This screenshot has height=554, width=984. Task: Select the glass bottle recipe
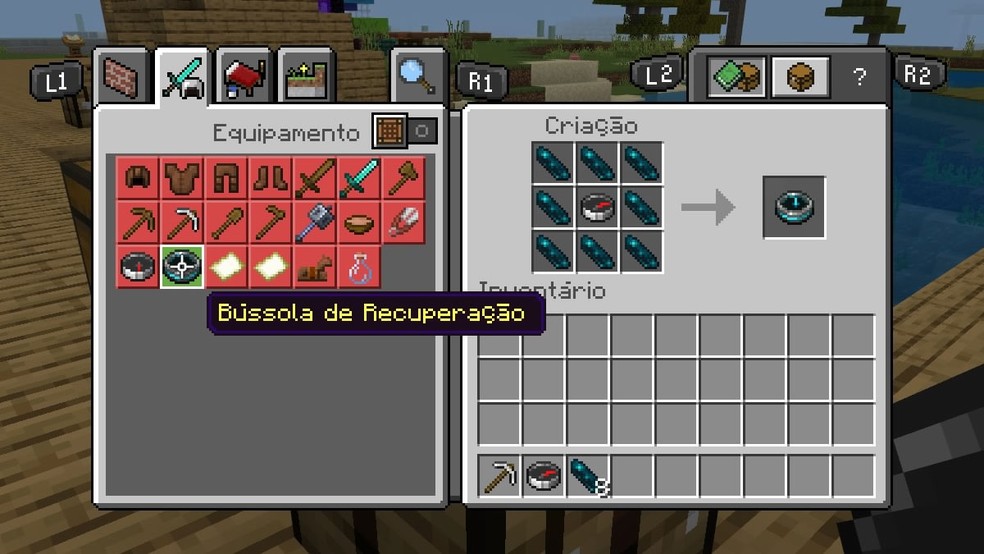[359, 267]
